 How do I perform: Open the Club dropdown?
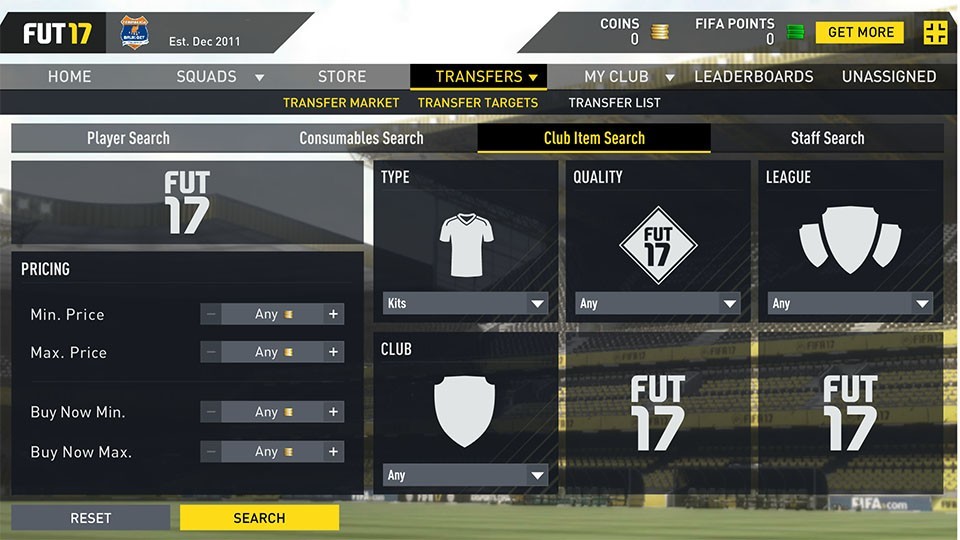[x=466, y=475]
